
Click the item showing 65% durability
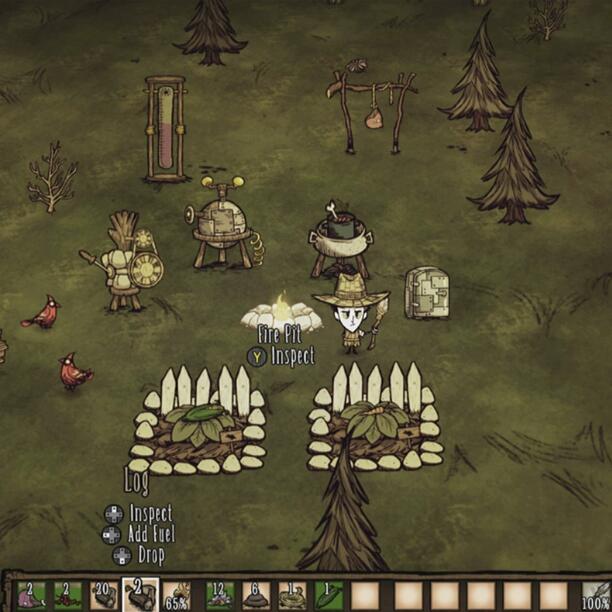coord(179,595)
